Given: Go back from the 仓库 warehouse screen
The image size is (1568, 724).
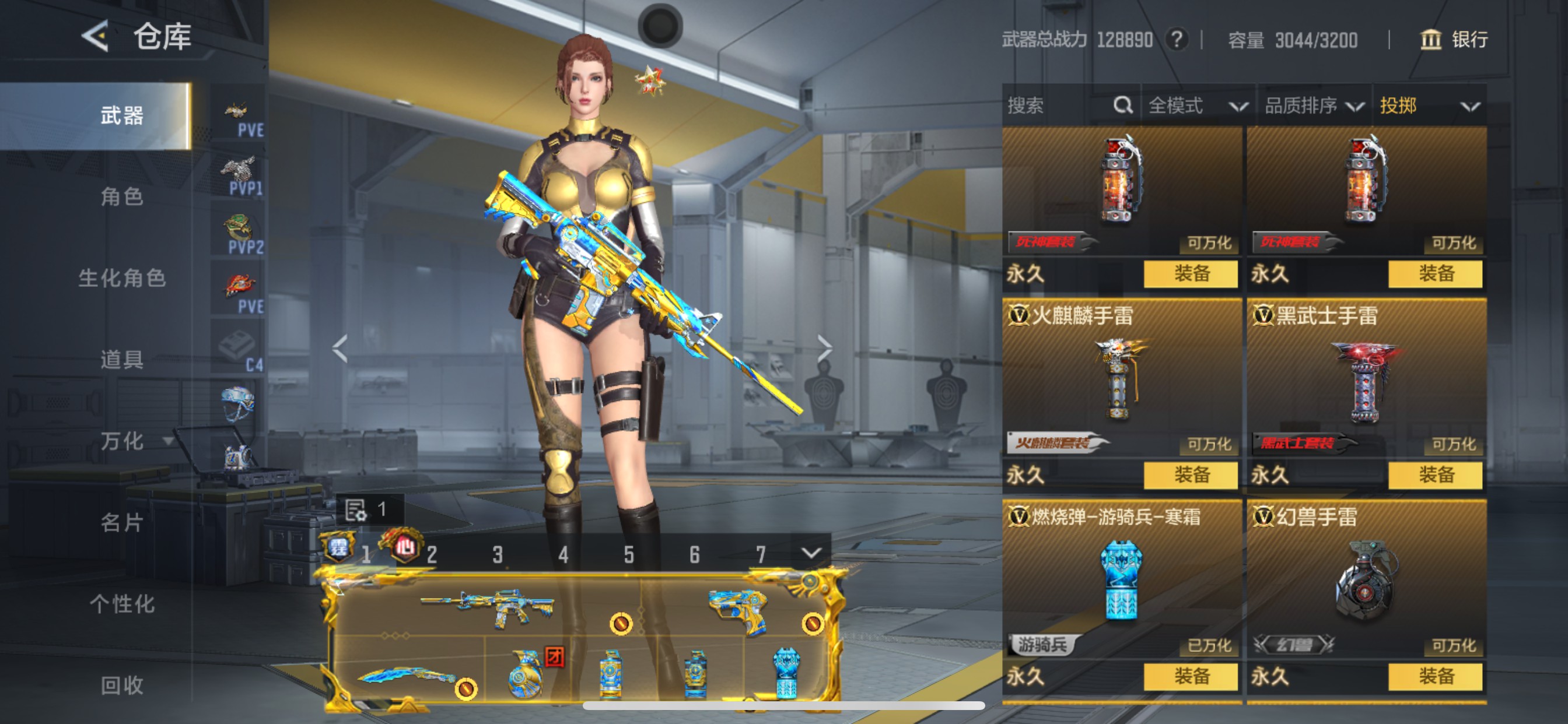Looking at the screenshot, I should (95, 37).
